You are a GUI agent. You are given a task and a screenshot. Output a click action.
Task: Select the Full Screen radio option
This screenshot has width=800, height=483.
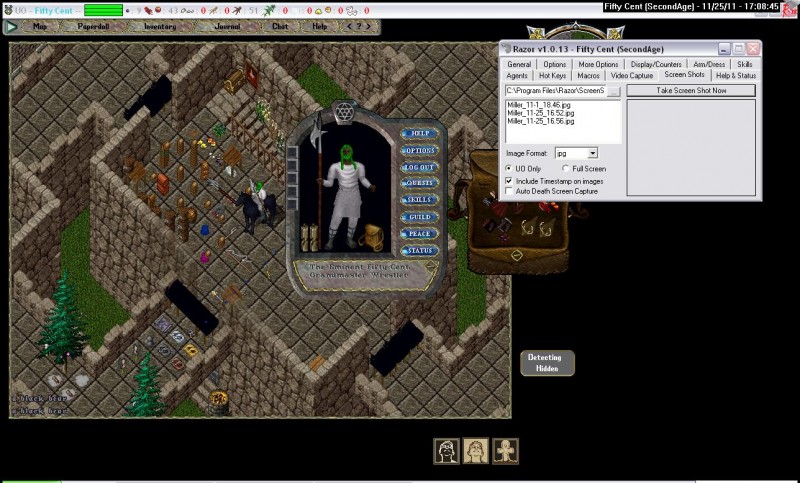[566, 169]
